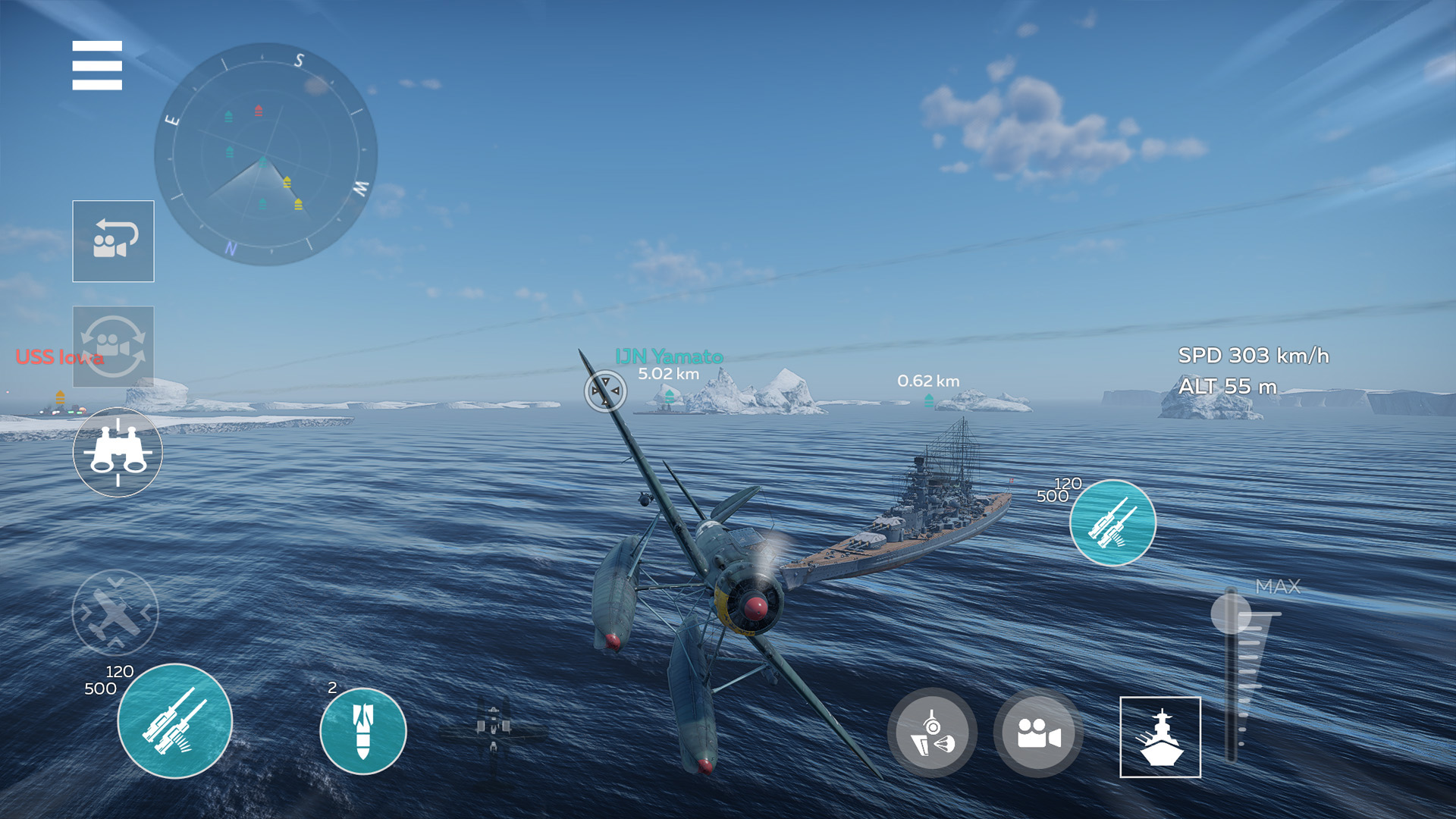Select the white crosshair indicator near the plane's wing
The height and width of the screenshot is (819, 1456).
tap(604, 390)
